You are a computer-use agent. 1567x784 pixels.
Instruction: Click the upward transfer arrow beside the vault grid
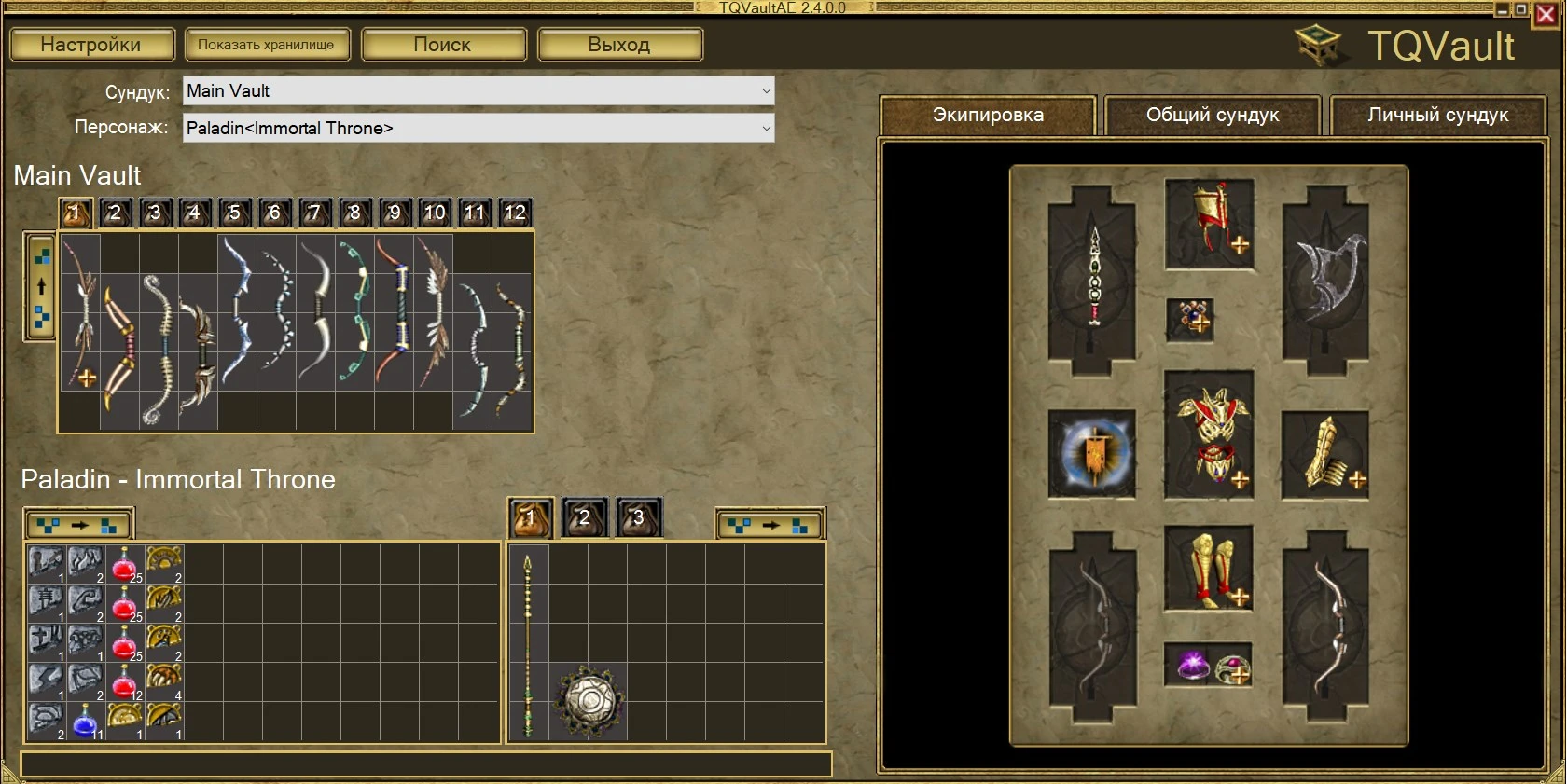point(40,286)
